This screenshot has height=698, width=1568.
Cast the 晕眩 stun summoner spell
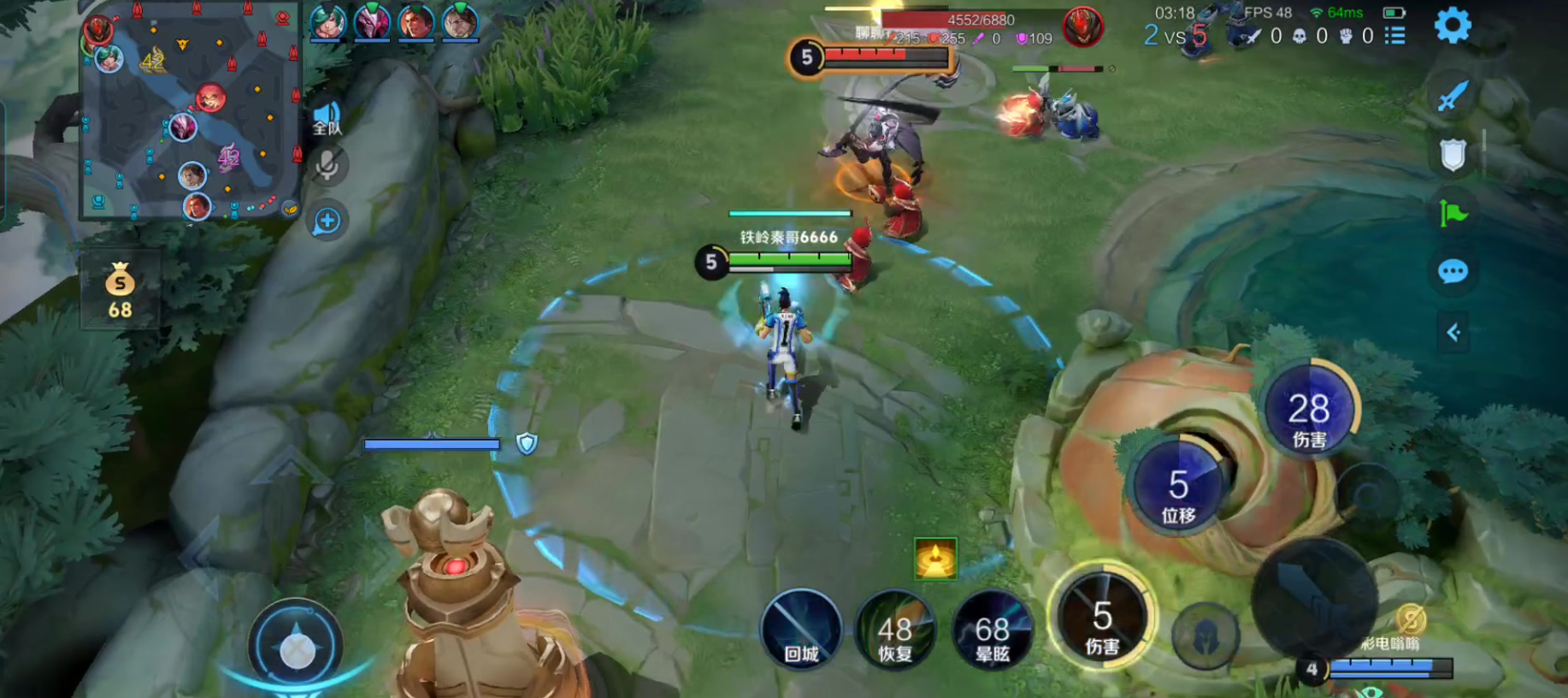(992, 630)
